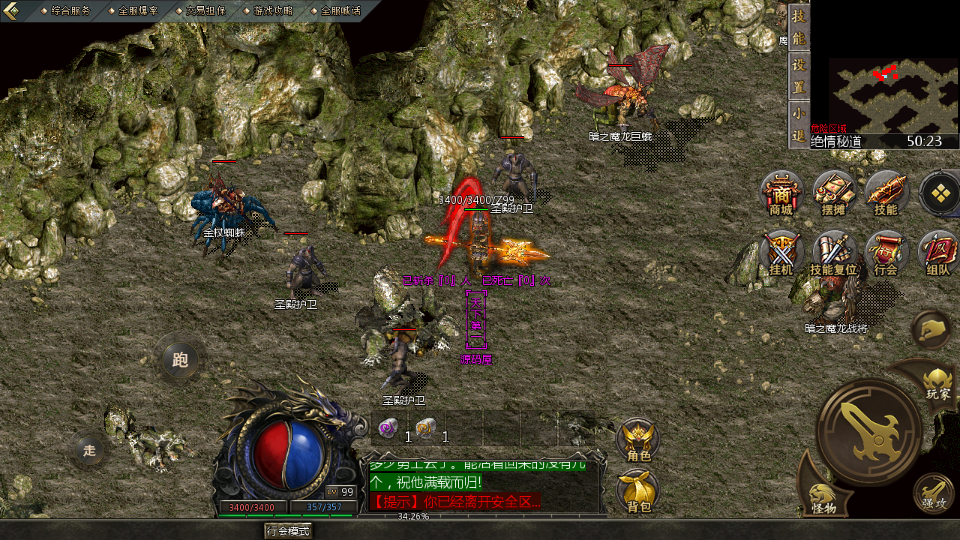The width and height of the screenshot is (960, 540).
Task: Open the 背包 backpack
Action: 638,492
